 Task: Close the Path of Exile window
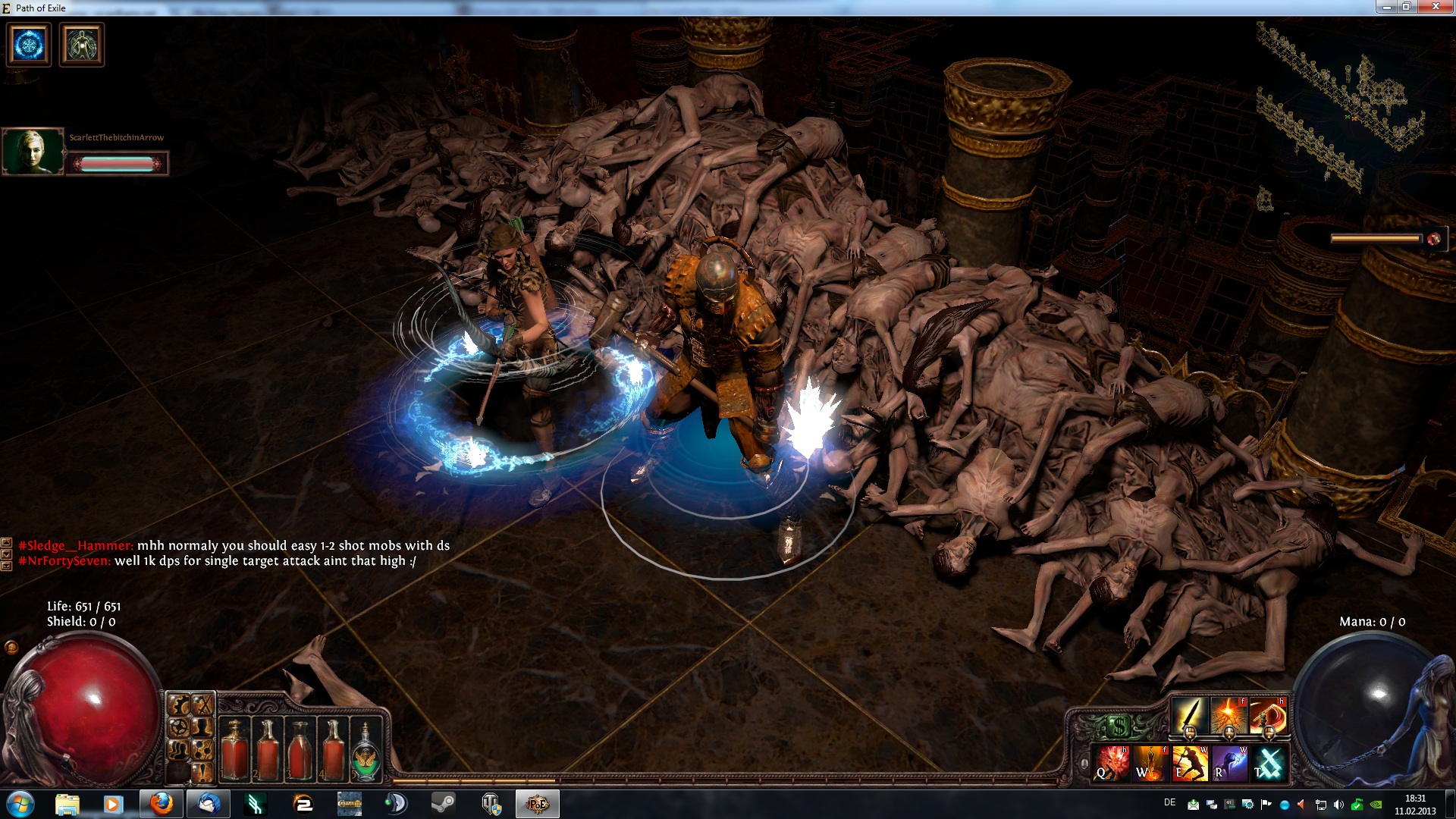click(x=1435, y=7)
